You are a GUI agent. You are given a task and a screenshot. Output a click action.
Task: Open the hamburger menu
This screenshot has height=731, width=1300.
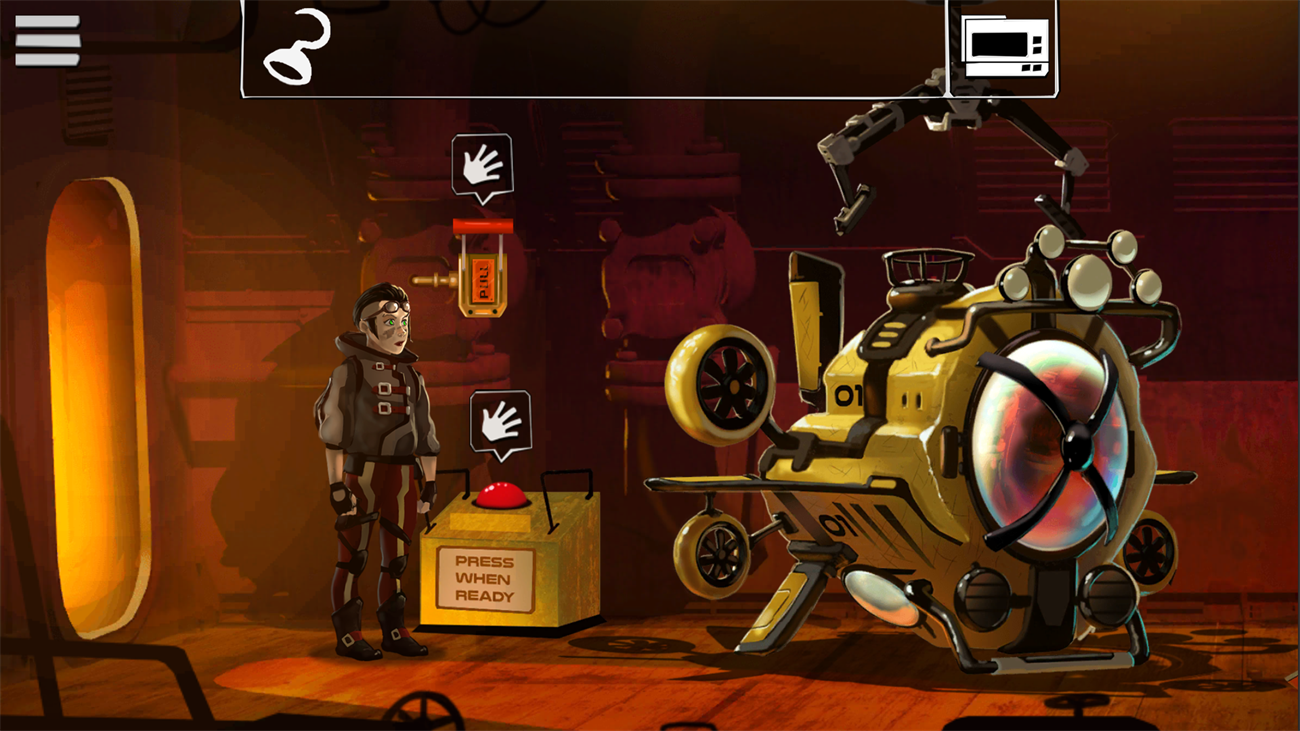coord(47,40)
